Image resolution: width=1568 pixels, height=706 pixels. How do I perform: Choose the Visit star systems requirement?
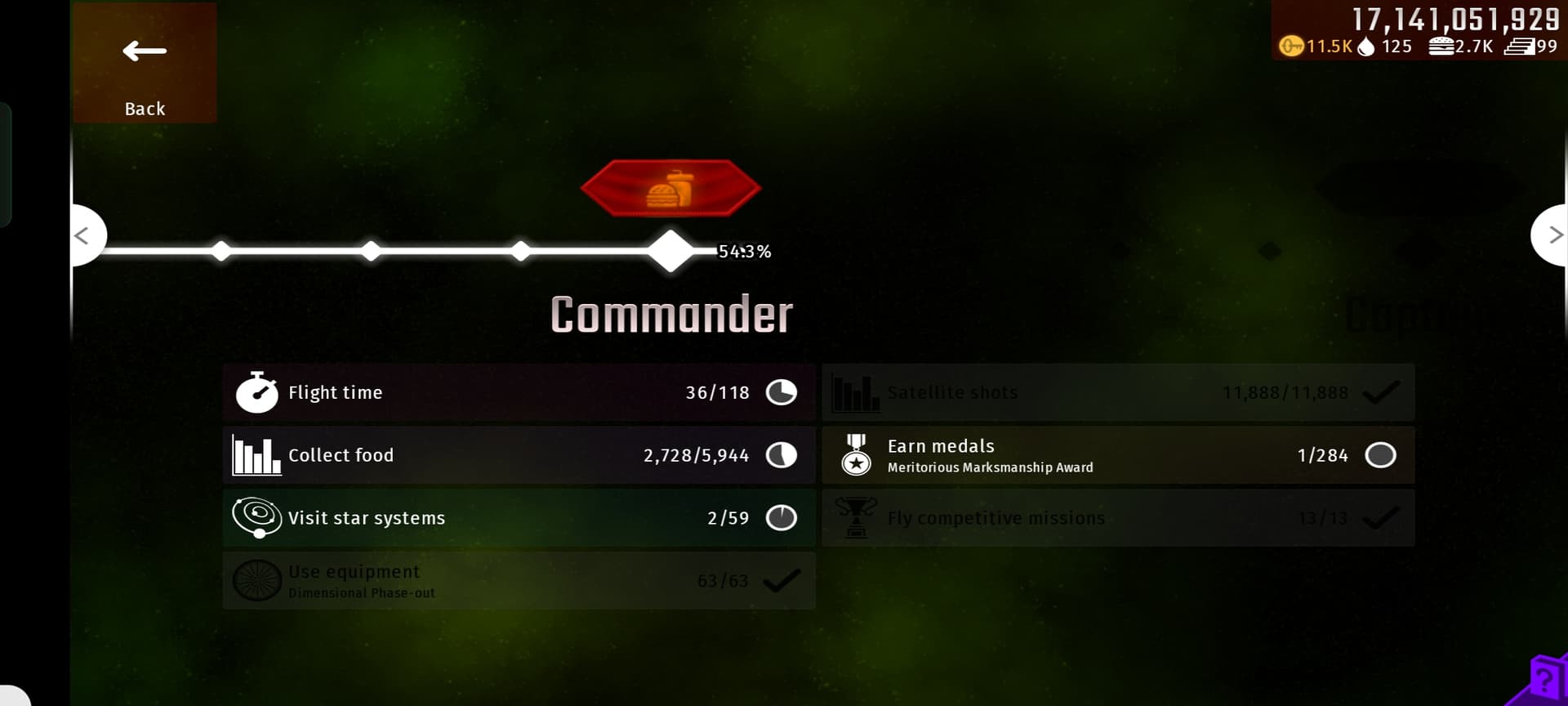519,518
